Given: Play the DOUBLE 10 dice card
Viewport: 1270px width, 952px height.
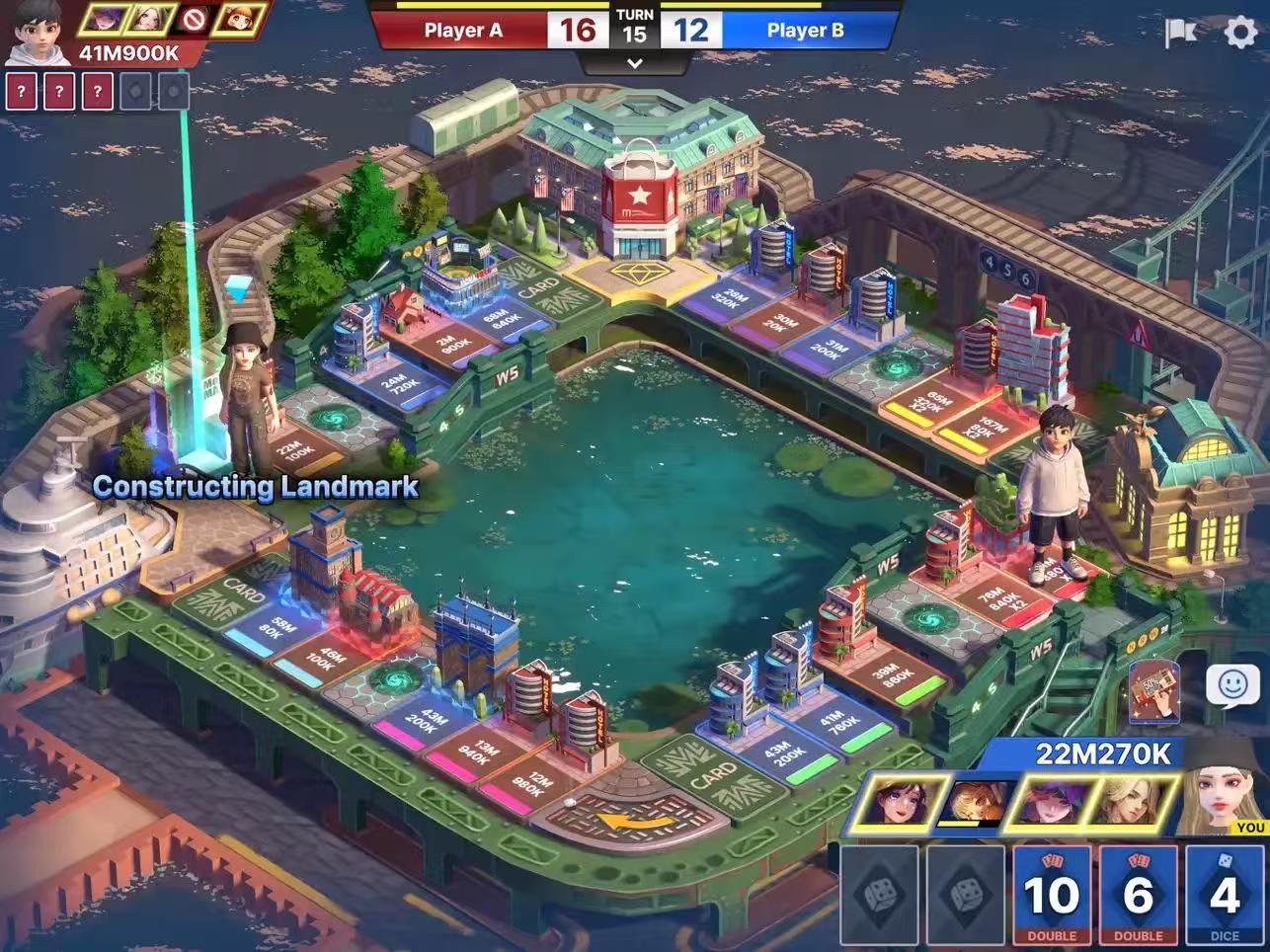Looking at the screenshot, I should pyautogui.click(x=1052, y=894).
